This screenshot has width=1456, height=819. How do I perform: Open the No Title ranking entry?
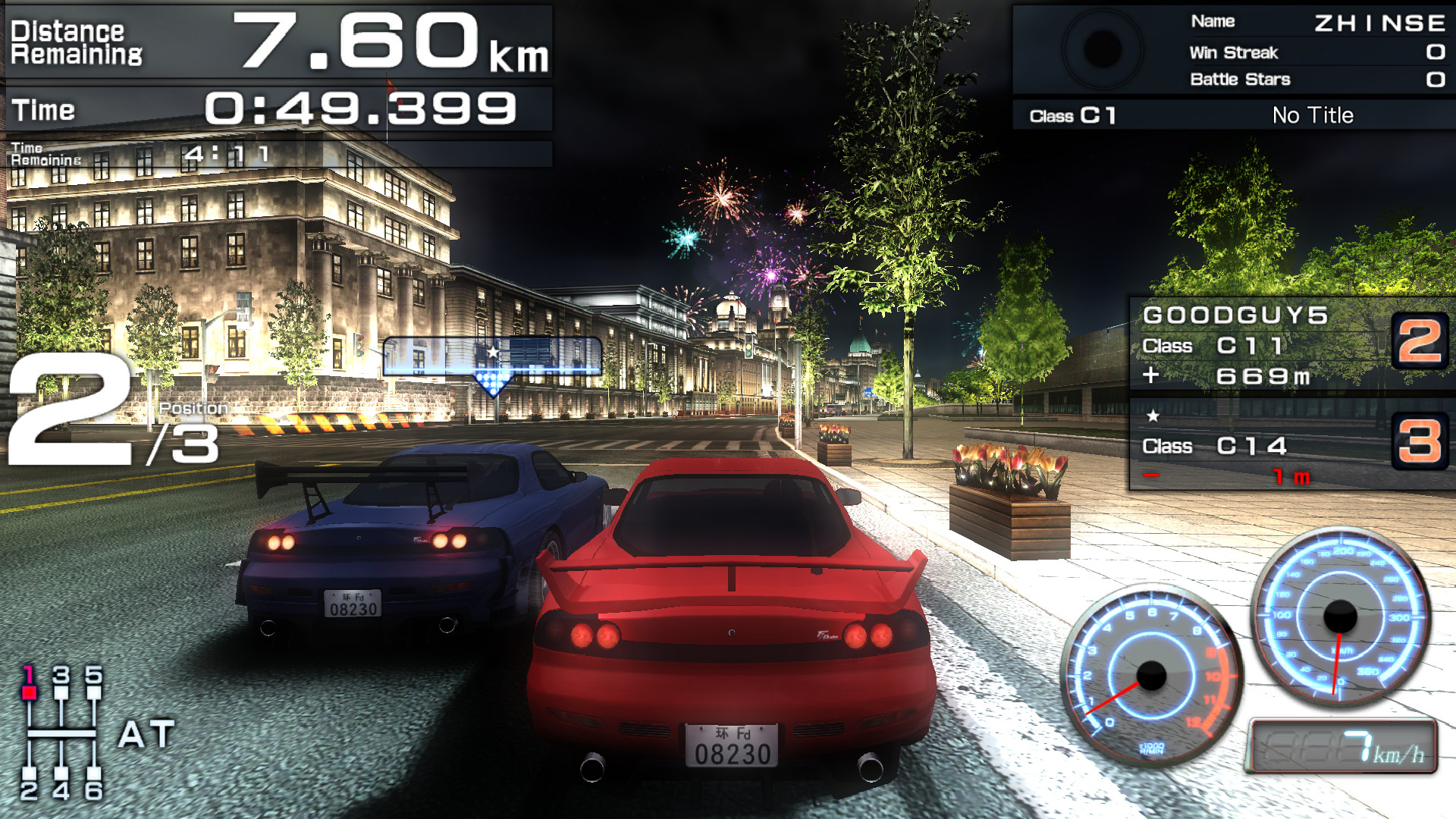click(x=1313, y=115)
